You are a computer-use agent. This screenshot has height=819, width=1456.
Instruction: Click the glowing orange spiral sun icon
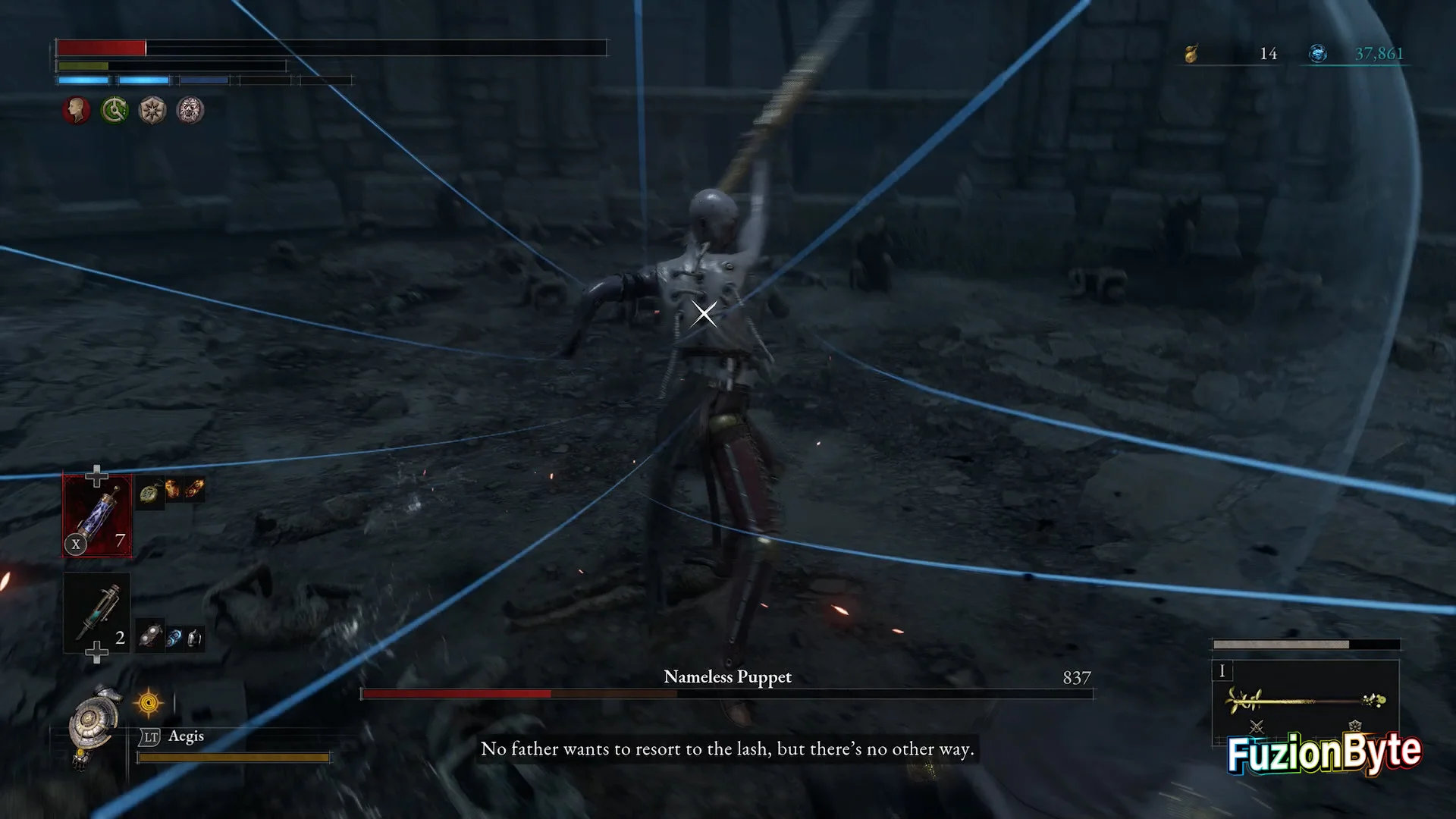149,704
